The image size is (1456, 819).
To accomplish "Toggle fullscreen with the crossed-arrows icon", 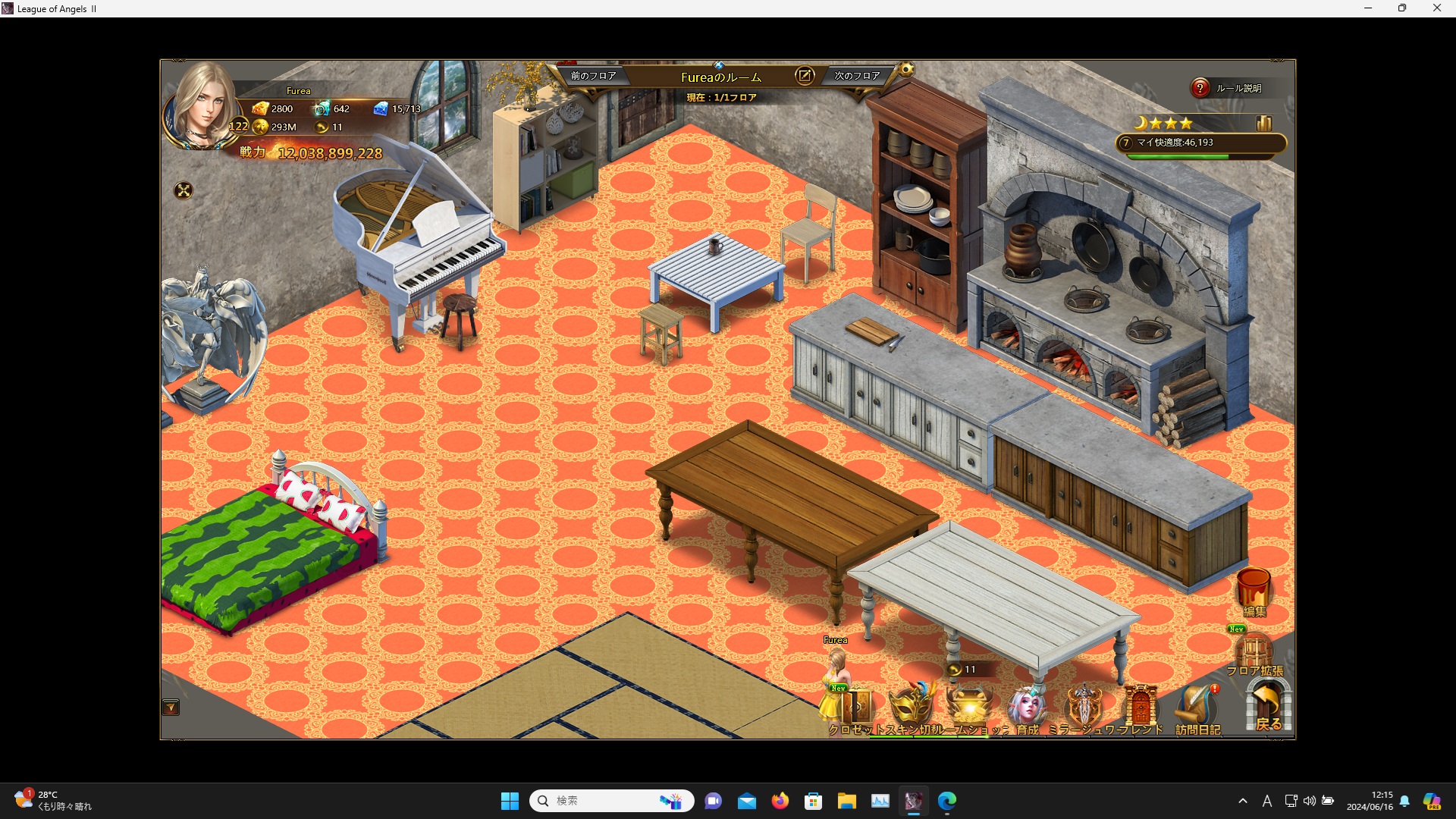I will (184, 190).
